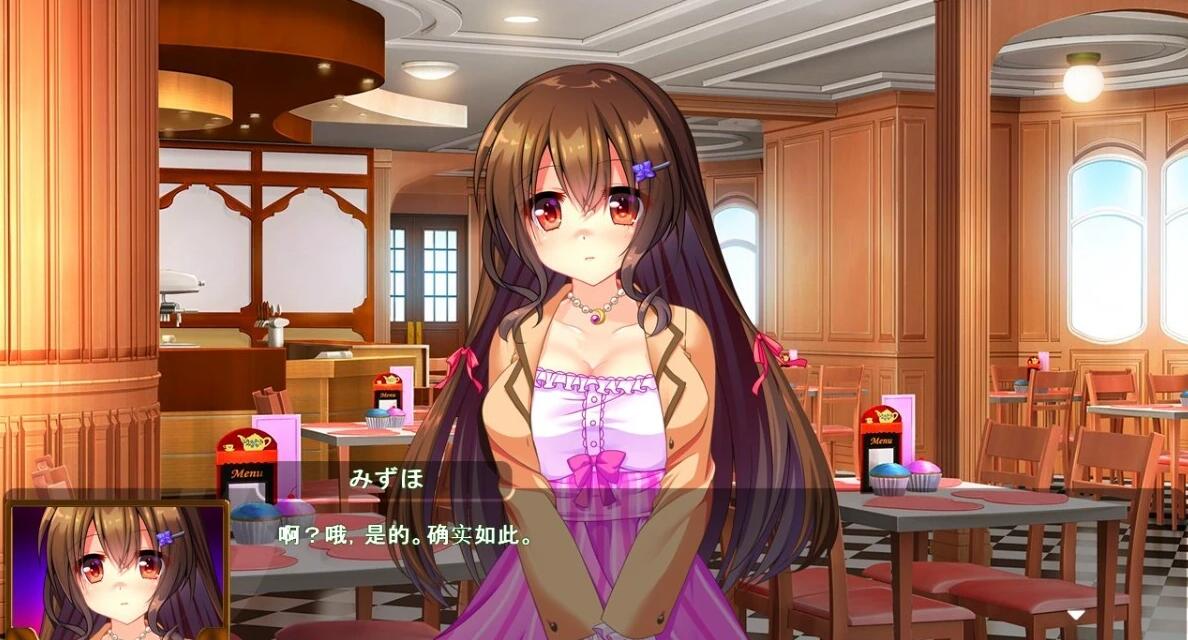This screenshot has width=1188, height=640.
Task: Click the speaker name みずほ
Action: tap(387, 478)
